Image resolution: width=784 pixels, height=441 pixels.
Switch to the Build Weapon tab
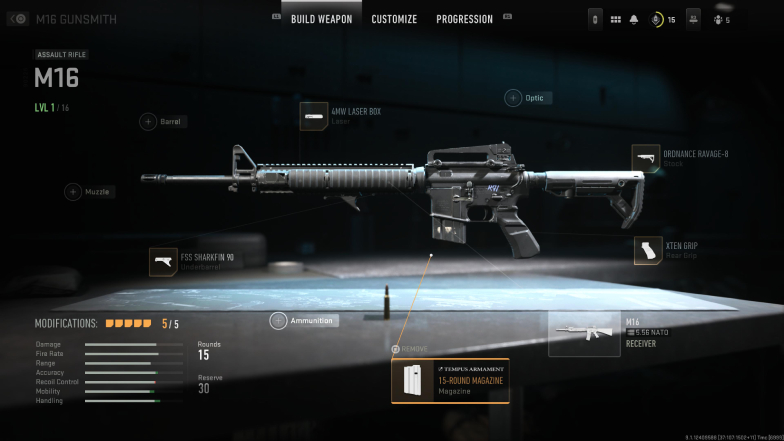click(321, 19)
